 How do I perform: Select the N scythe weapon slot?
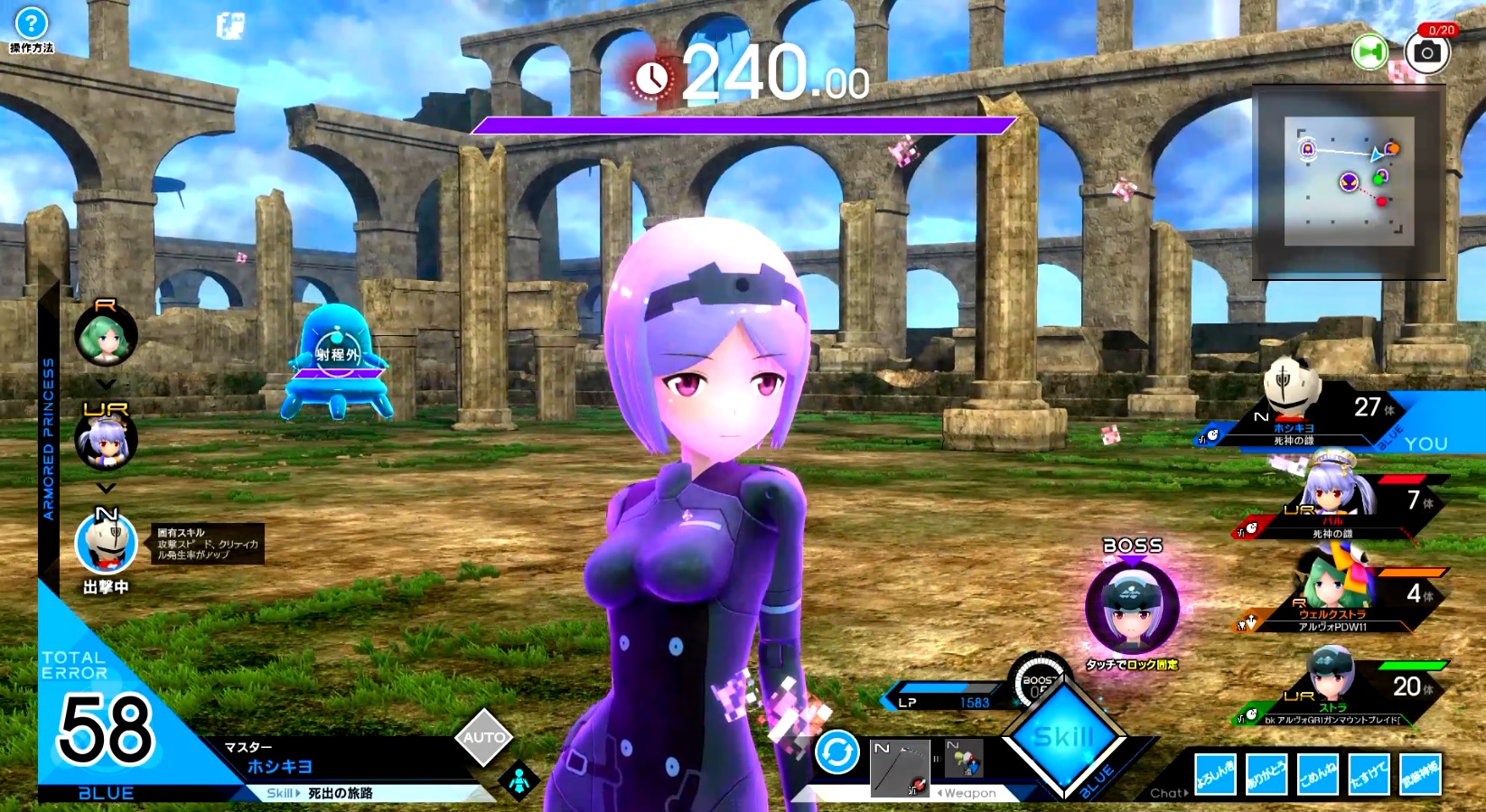(x=900, y=768)
